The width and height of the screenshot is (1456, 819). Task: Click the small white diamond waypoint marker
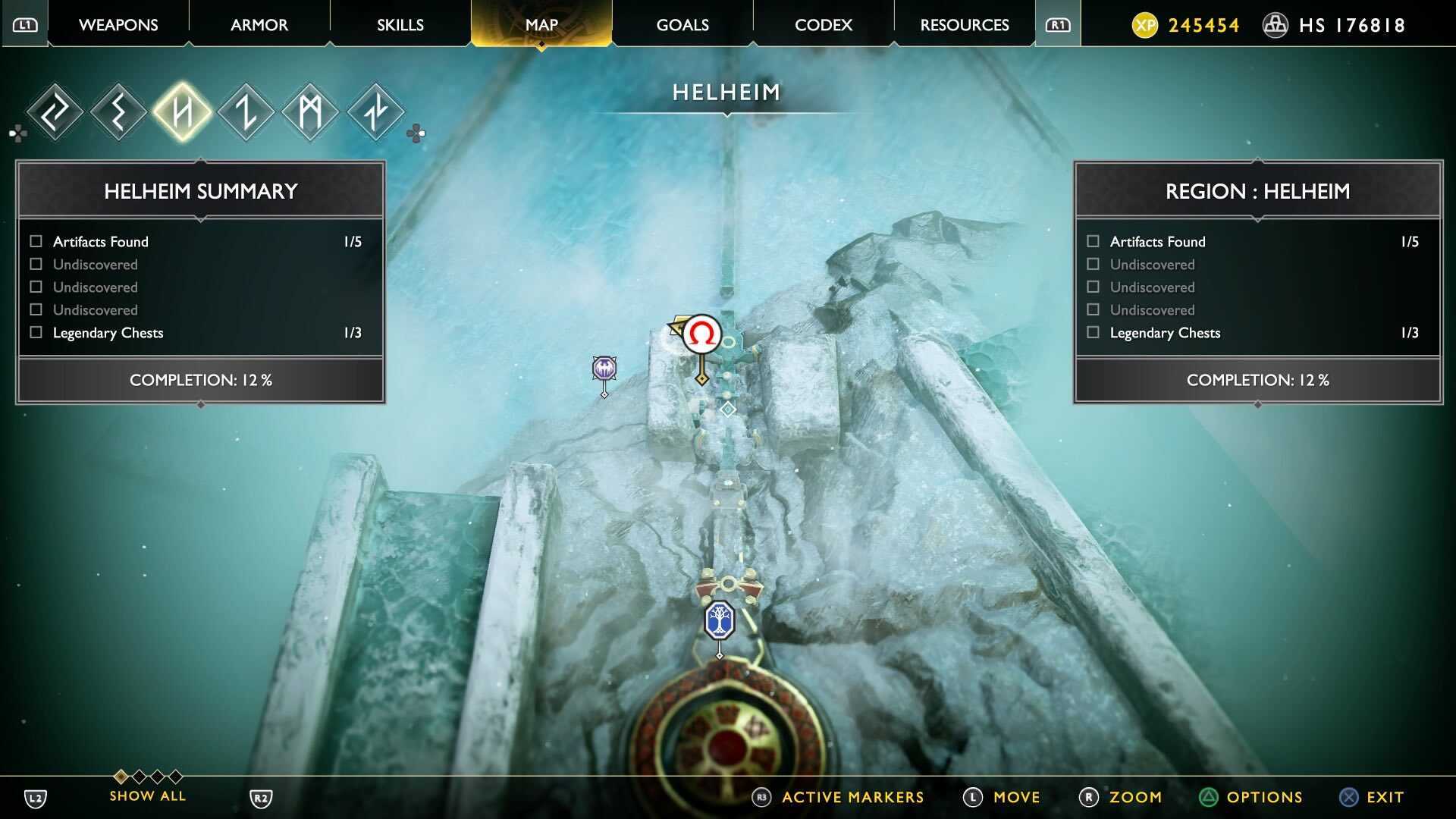tap(728, 409)
